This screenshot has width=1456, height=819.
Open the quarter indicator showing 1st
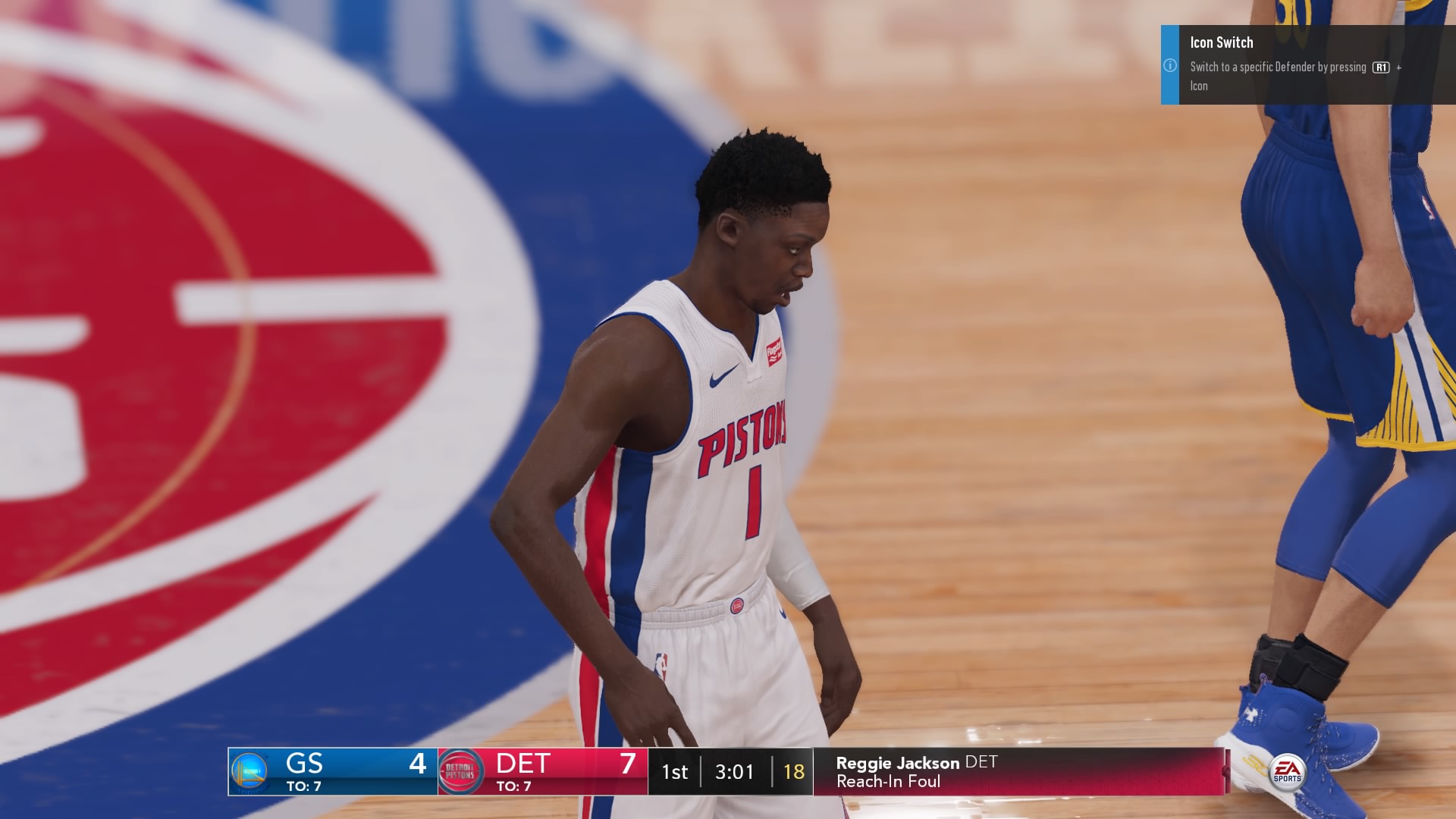point(675,771)
